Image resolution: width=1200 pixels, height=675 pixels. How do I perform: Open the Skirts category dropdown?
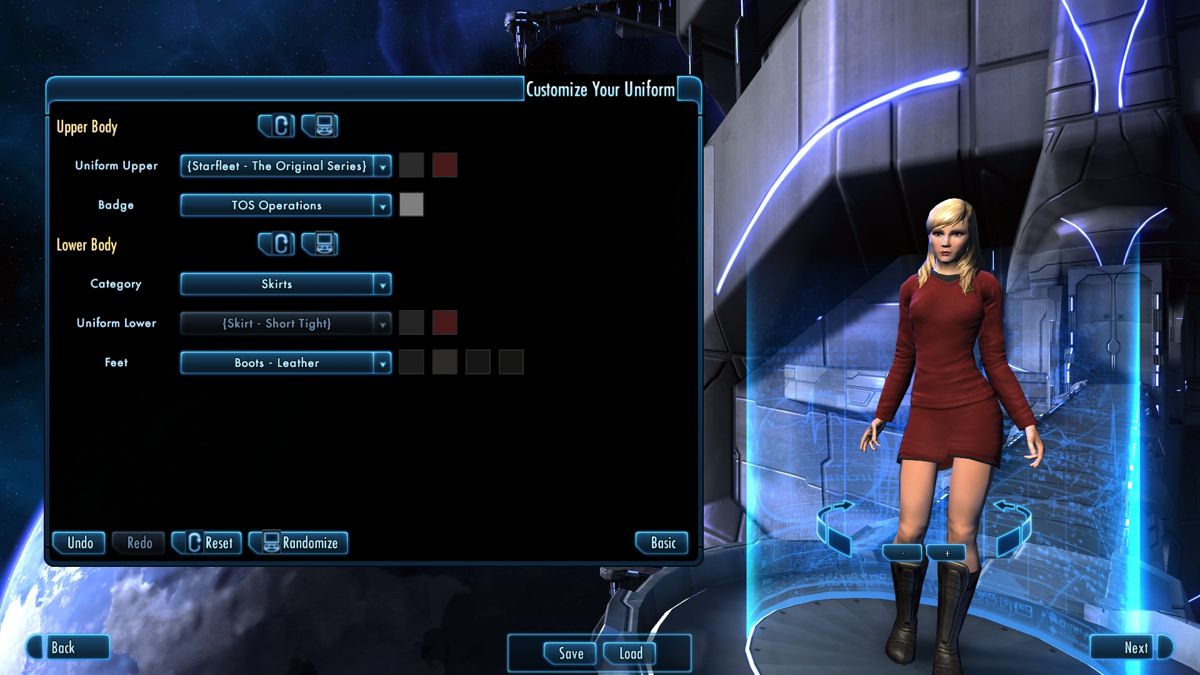click(285, 284)
